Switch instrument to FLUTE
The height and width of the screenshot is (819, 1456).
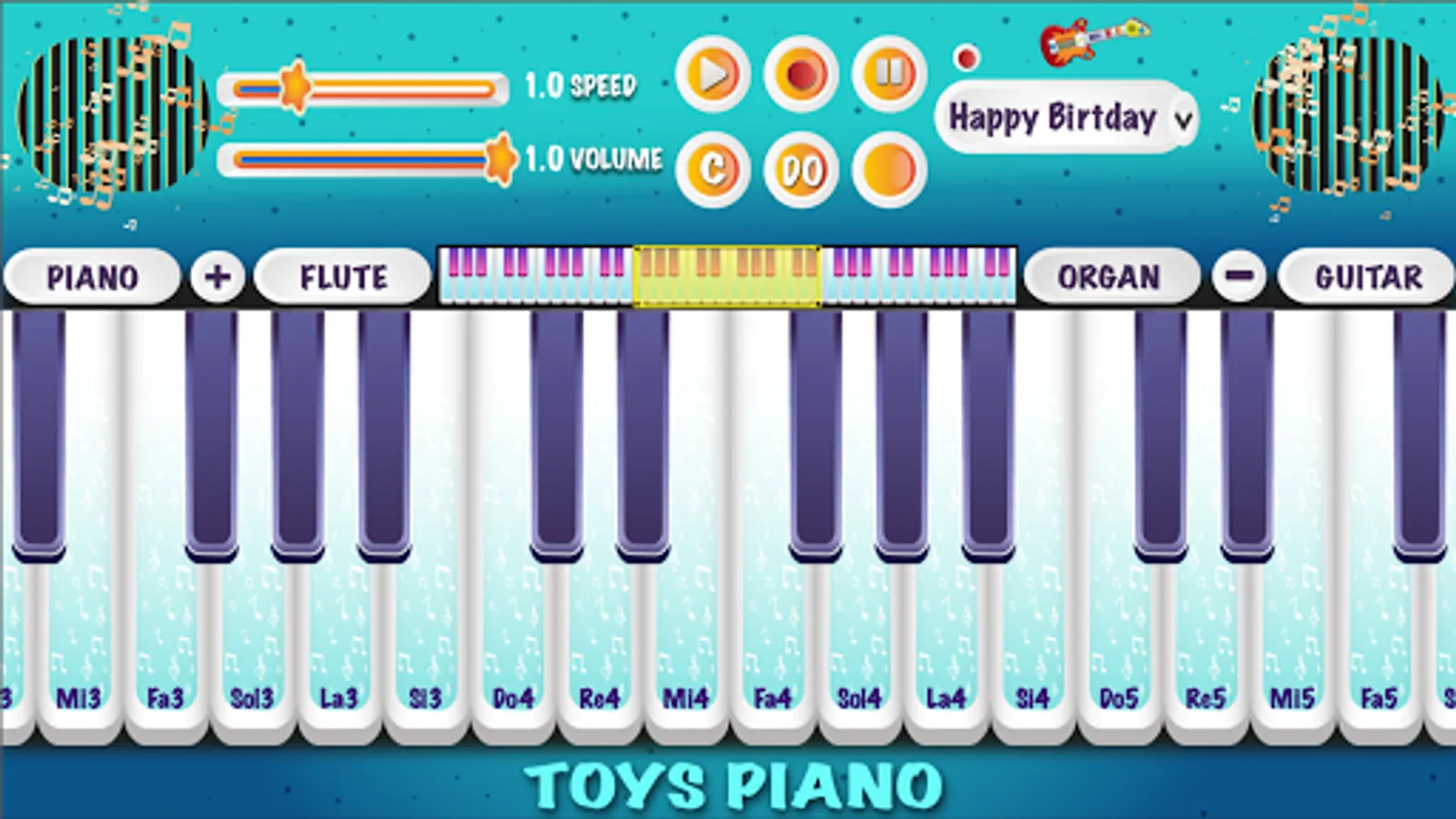pos(341,276)
